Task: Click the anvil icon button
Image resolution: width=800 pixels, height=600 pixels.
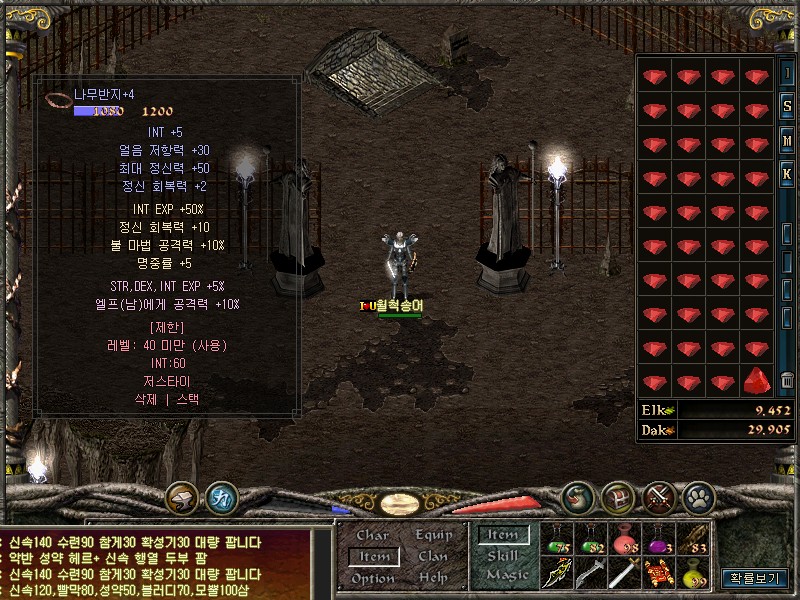Action: click(x=182, y=496)
